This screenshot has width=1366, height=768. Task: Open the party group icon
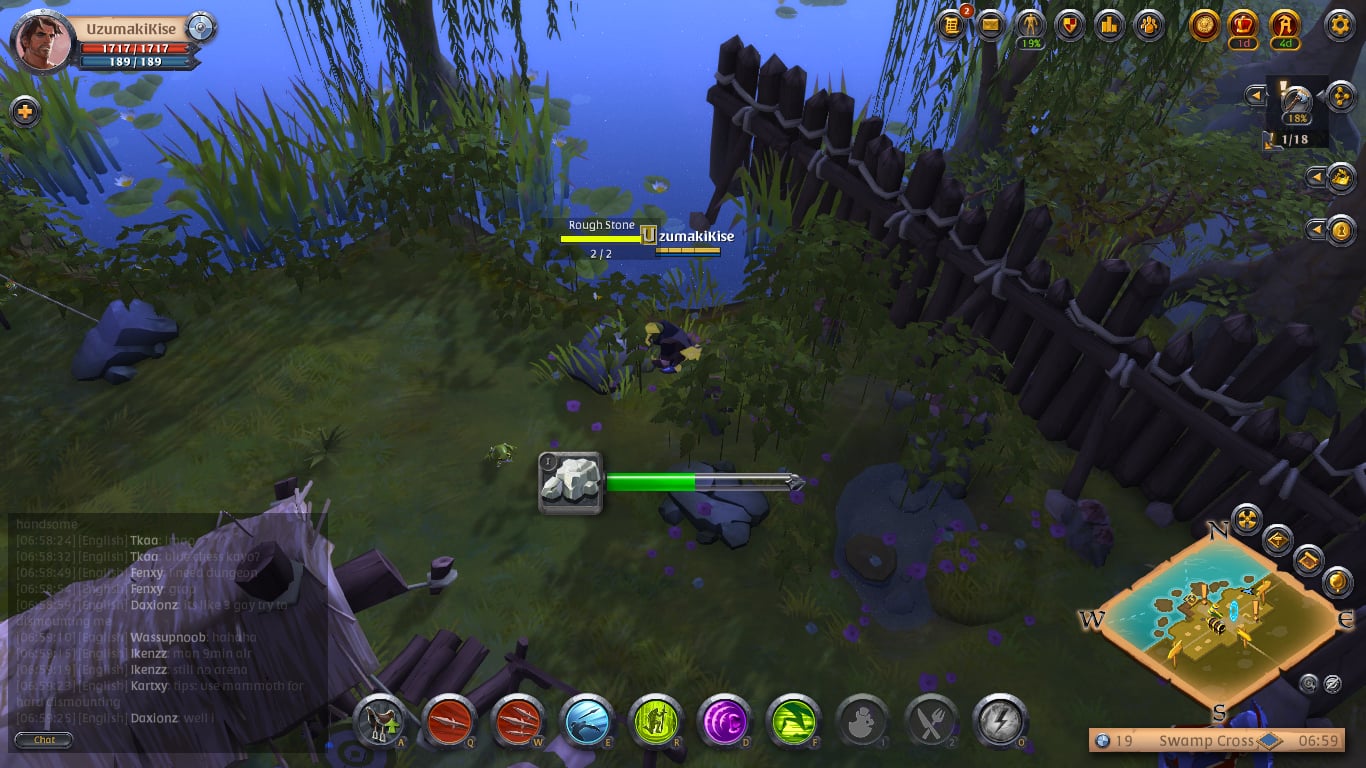1149,25
